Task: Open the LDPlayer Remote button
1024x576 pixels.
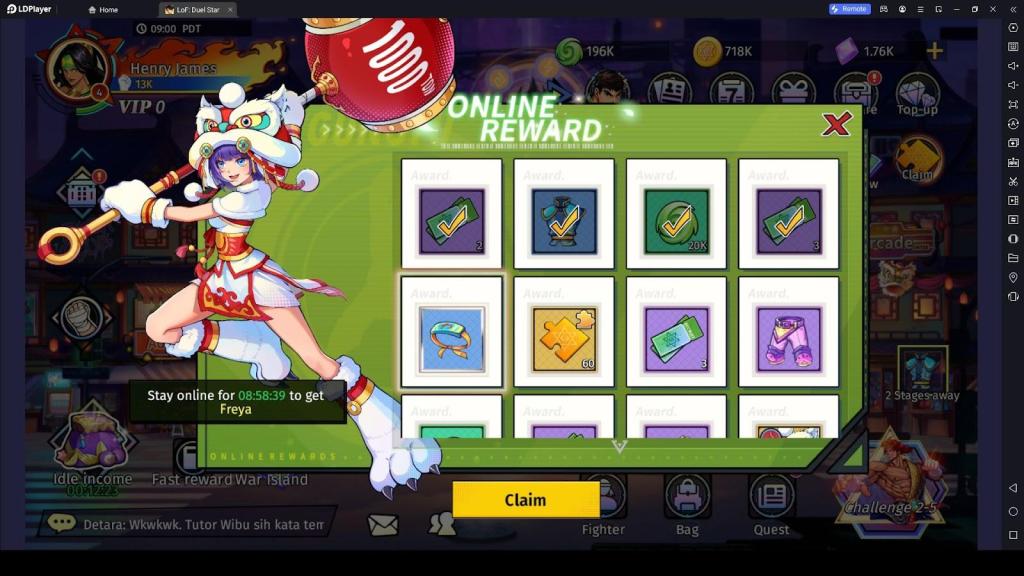Action: click(849, 9)
